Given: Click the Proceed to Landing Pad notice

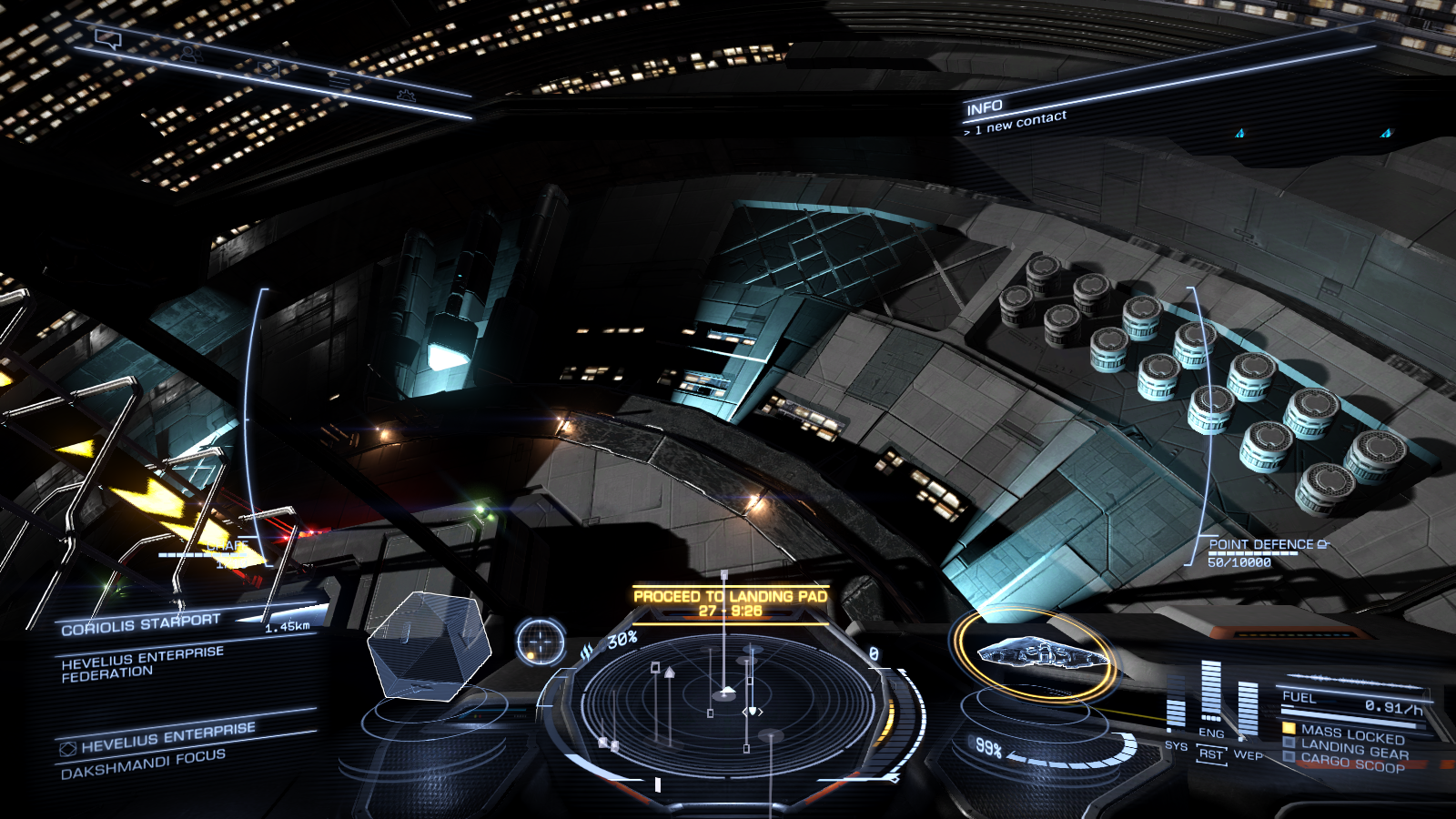Looking at the screenshot, I should (x=730, y=602).
